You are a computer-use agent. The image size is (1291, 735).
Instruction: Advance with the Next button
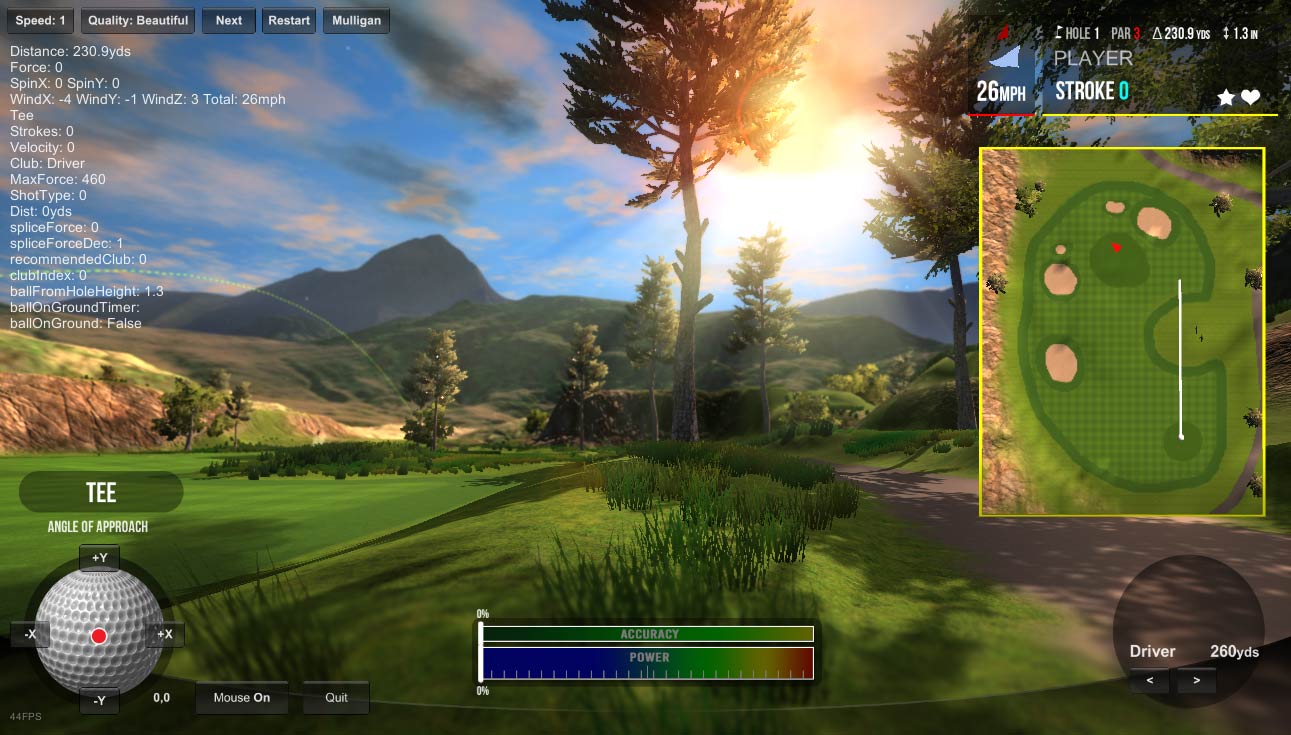pos(228,20)
